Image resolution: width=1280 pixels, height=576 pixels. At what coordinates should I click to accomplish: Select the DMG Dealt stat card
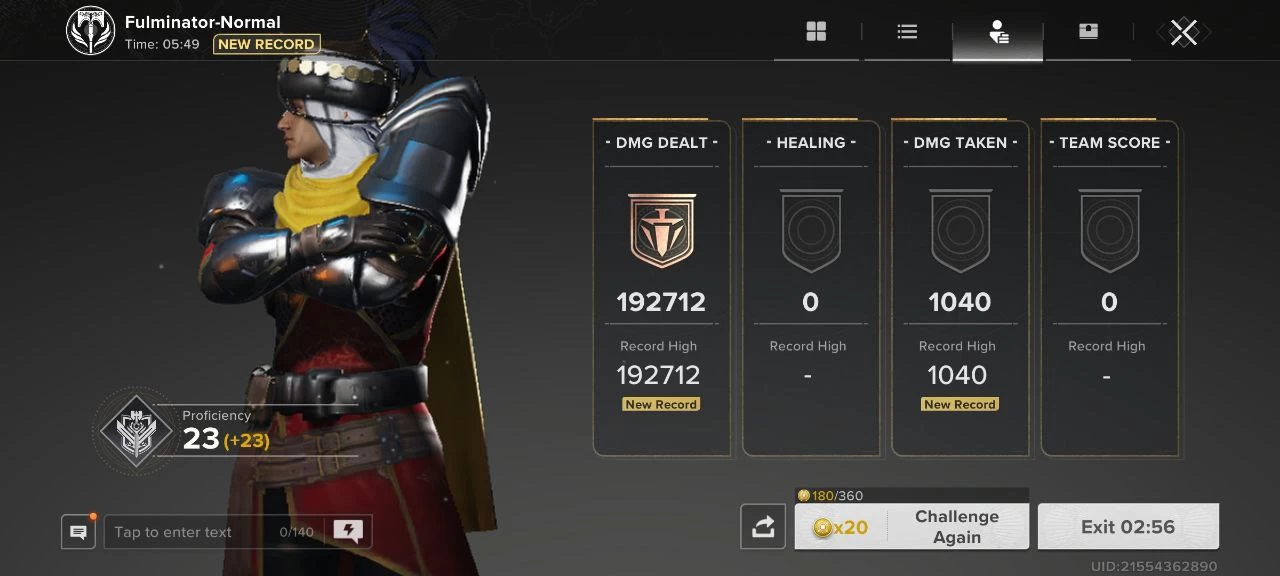tap(661, 288)
